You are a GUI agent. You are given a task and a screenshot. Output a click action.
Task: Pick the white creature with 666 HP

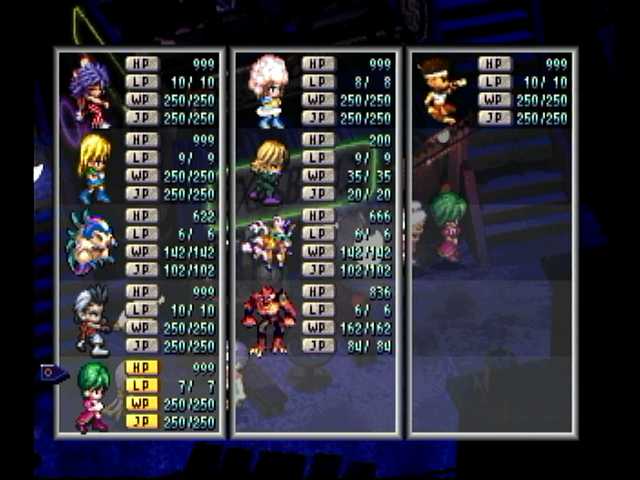coord(268,242)
